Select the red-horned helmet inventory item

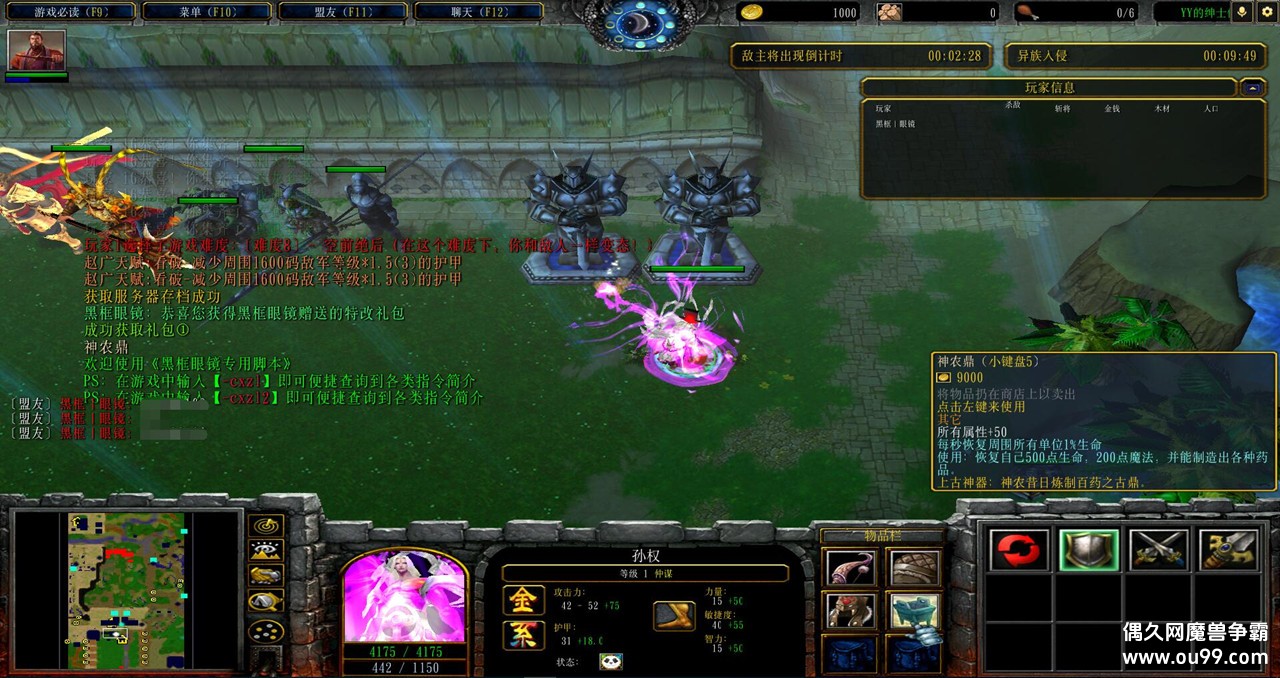coord(851,610)
